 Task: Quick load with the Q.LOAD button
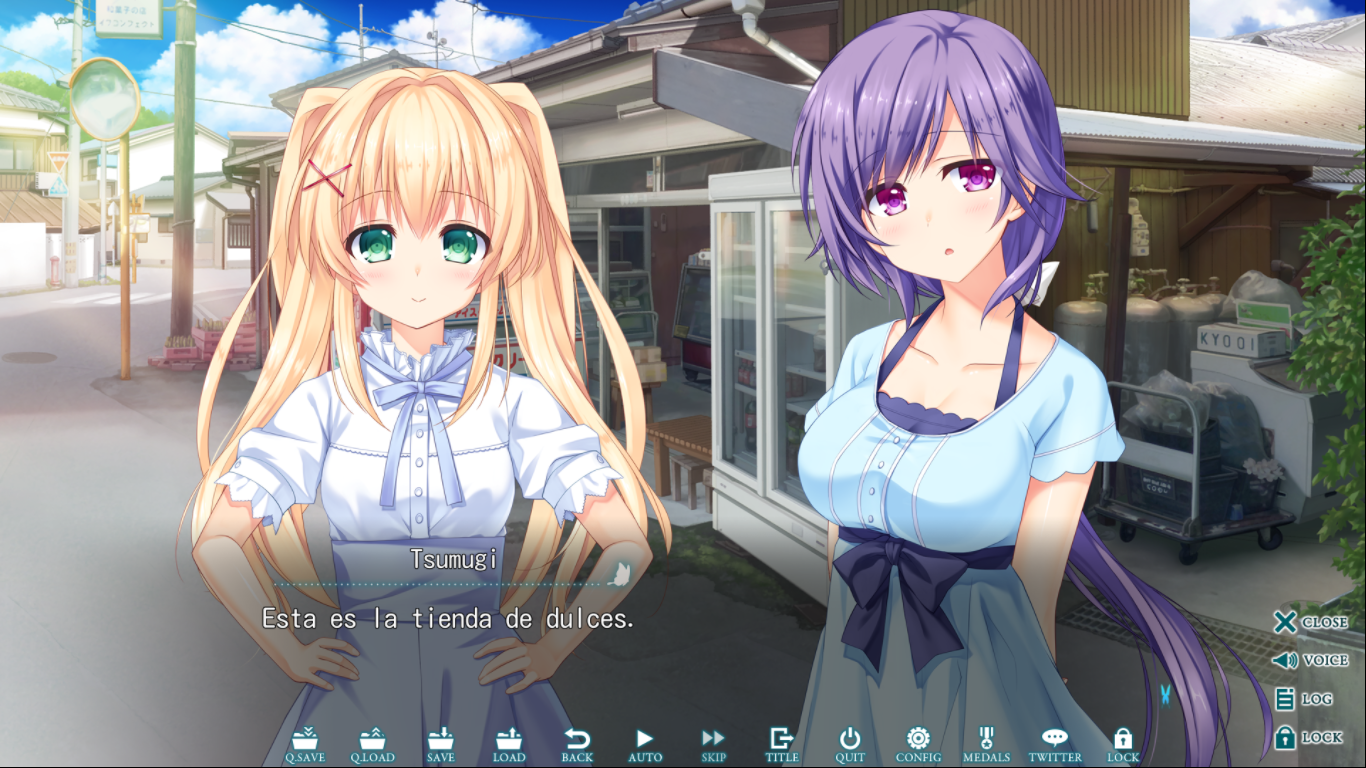tap(372, 744)
